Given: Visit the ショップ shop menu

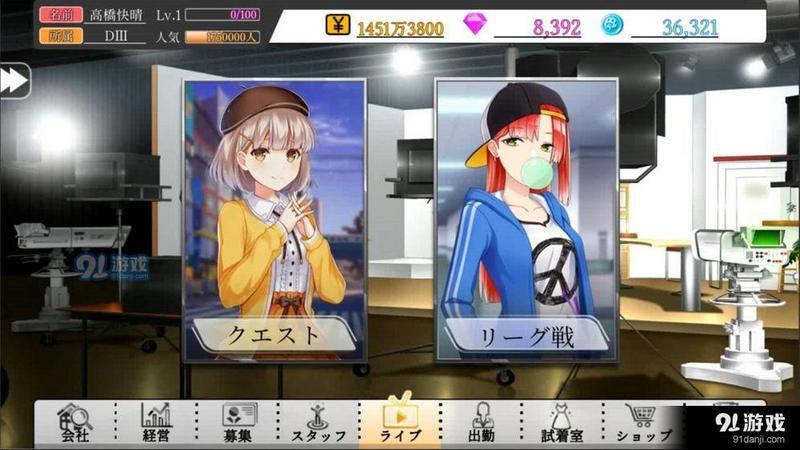Looking at the screenshot, I should click(x=641, y=424).
